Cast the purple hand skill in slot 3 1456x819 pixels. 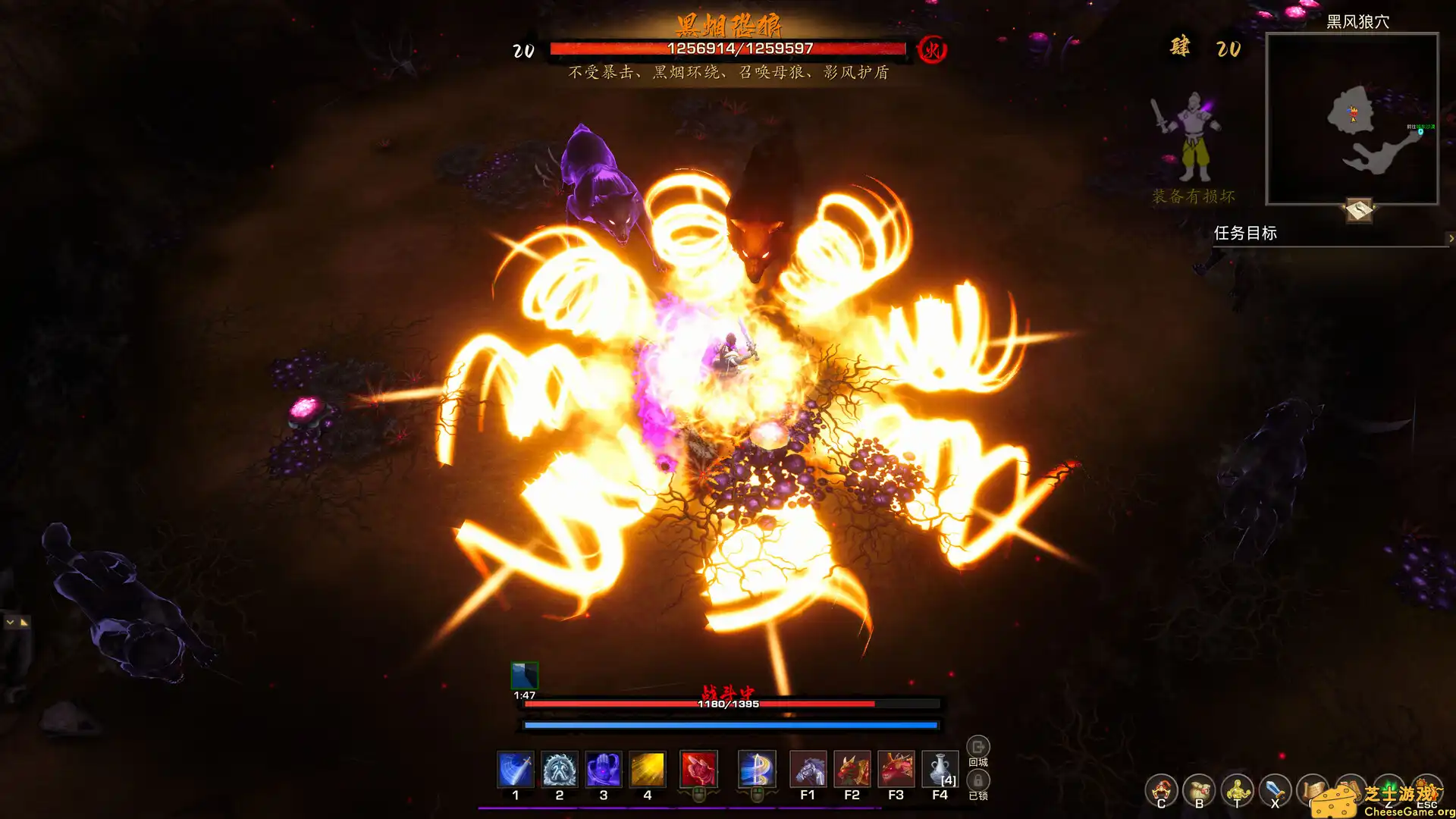pyautogui.click(x=604, y=770)
